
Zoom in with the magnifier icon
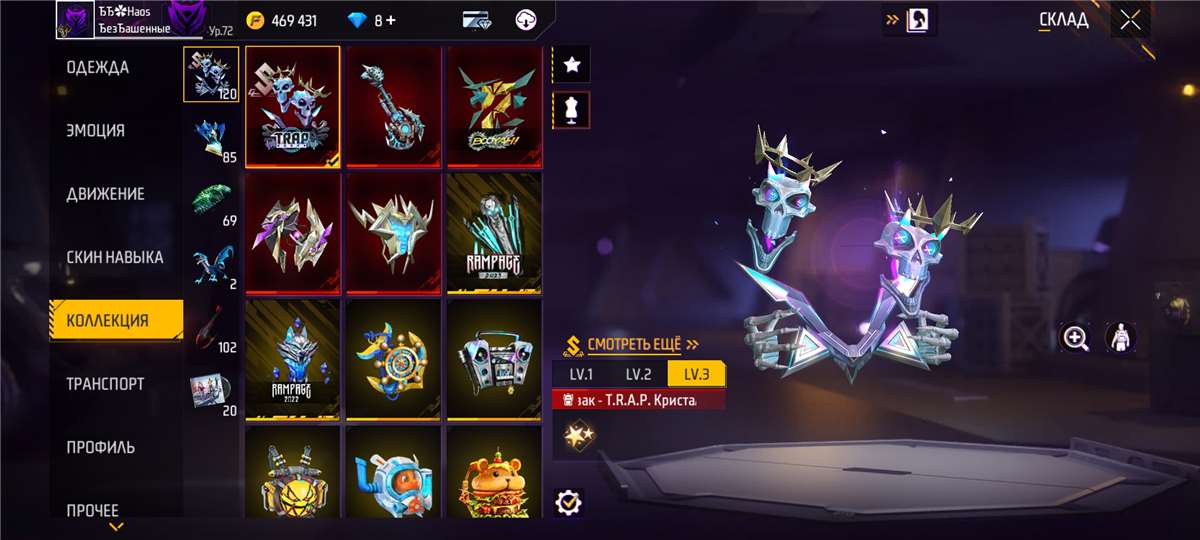(1076, 338)
